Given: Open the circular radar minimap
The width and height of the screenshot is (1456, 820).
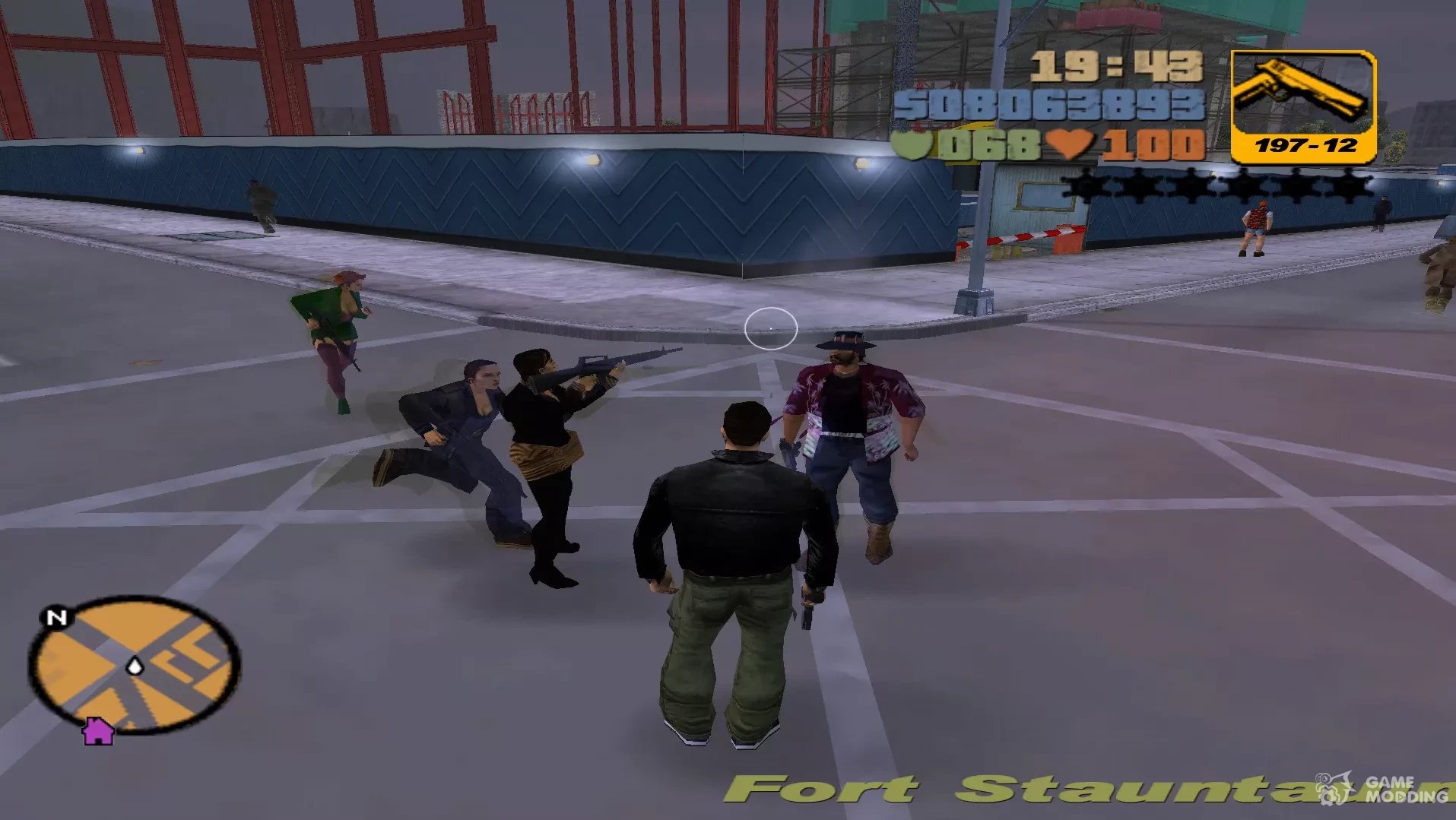Looking at the screenshot, I should (x=135, y=664).
